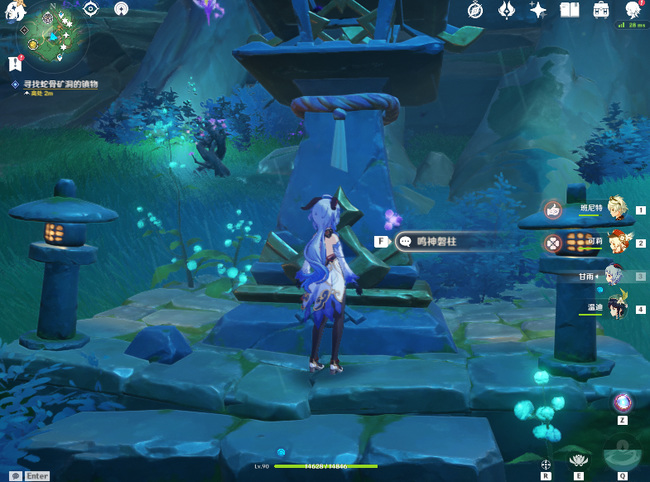
Task: Open the winged battle pass icon
Action: (x=506, y=10)
